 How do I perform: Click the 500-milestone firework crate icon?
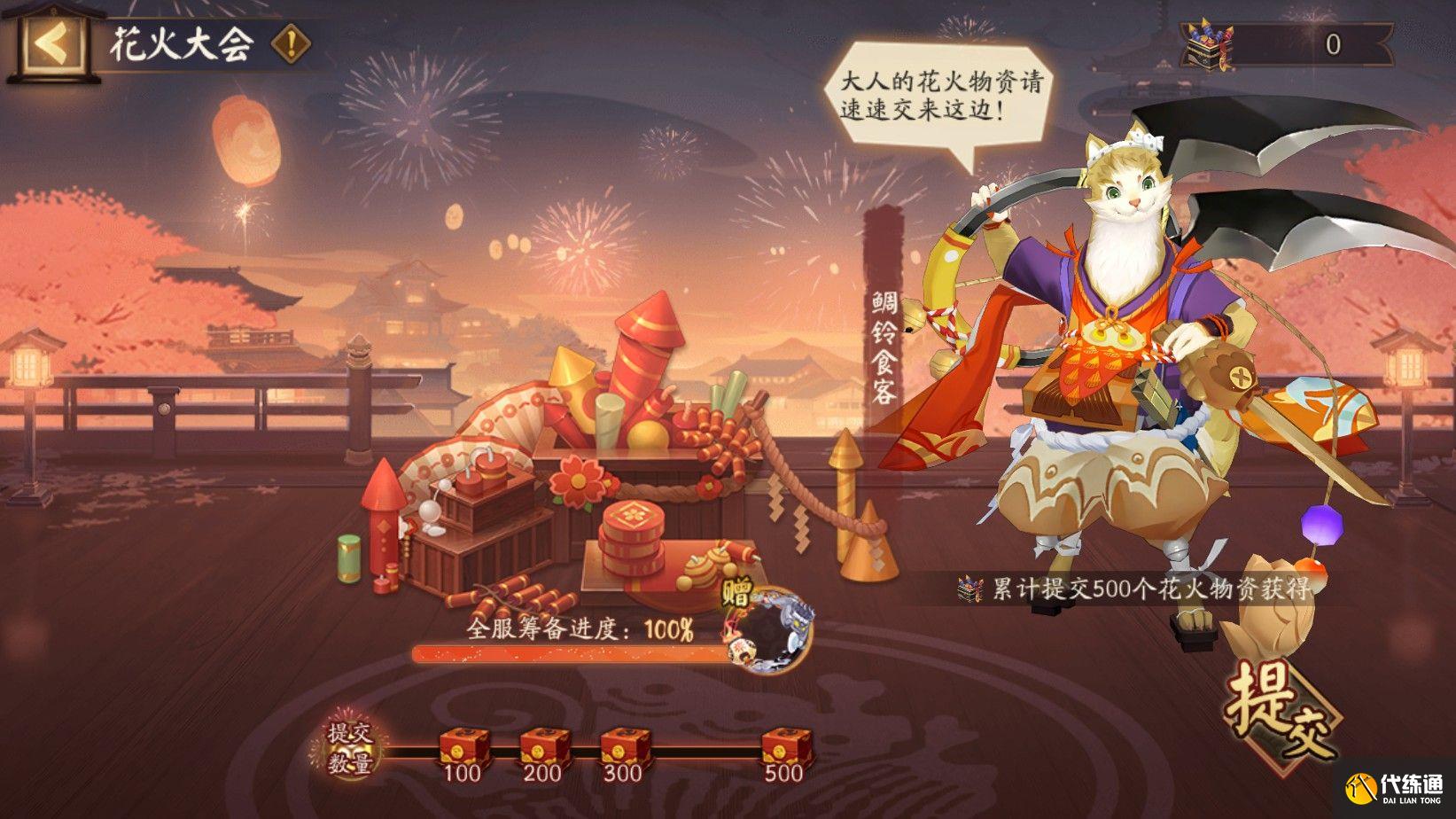coord(784,747)
